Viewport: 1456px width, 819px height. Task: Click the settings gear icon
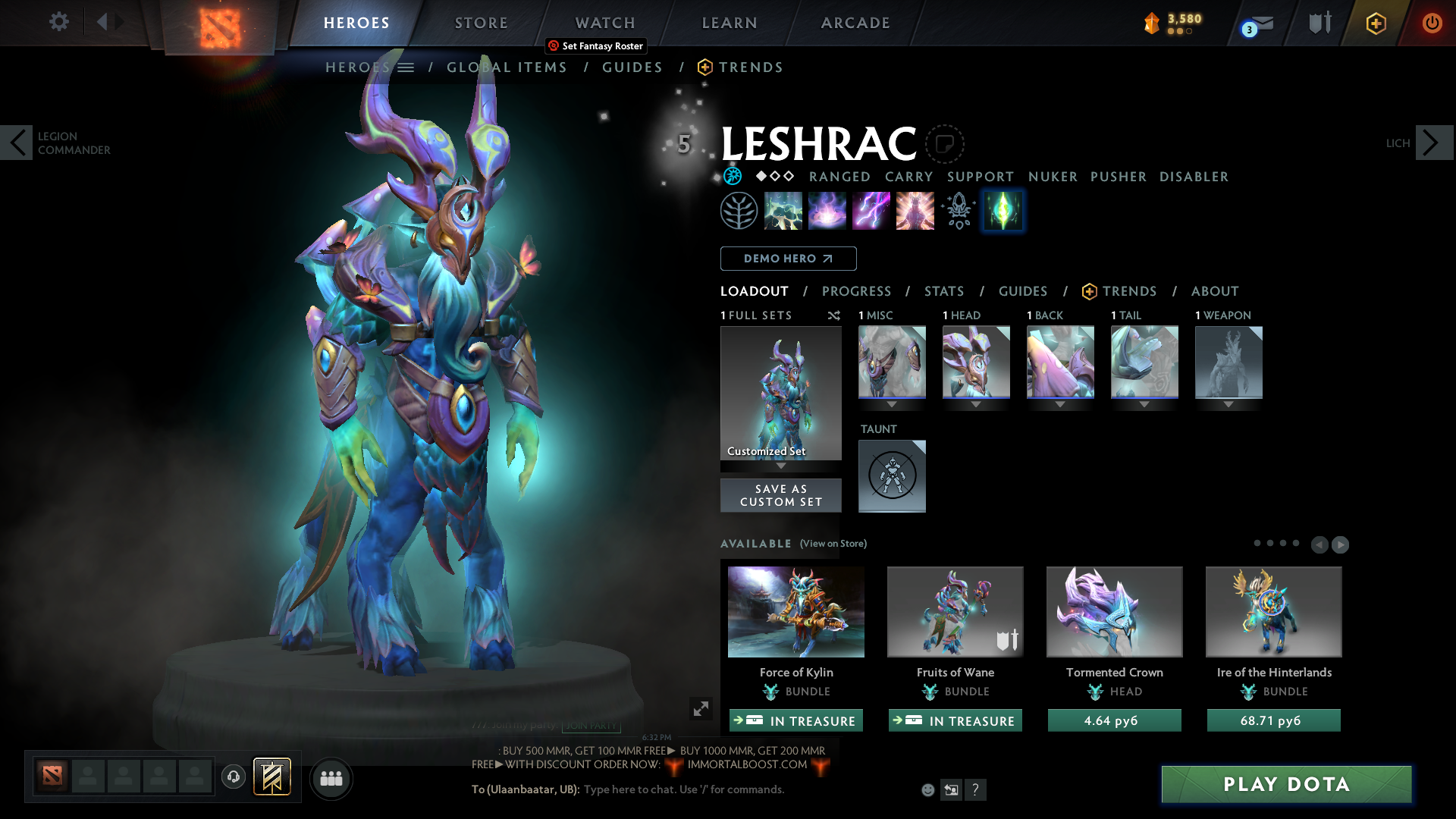(x=59, y=22)
